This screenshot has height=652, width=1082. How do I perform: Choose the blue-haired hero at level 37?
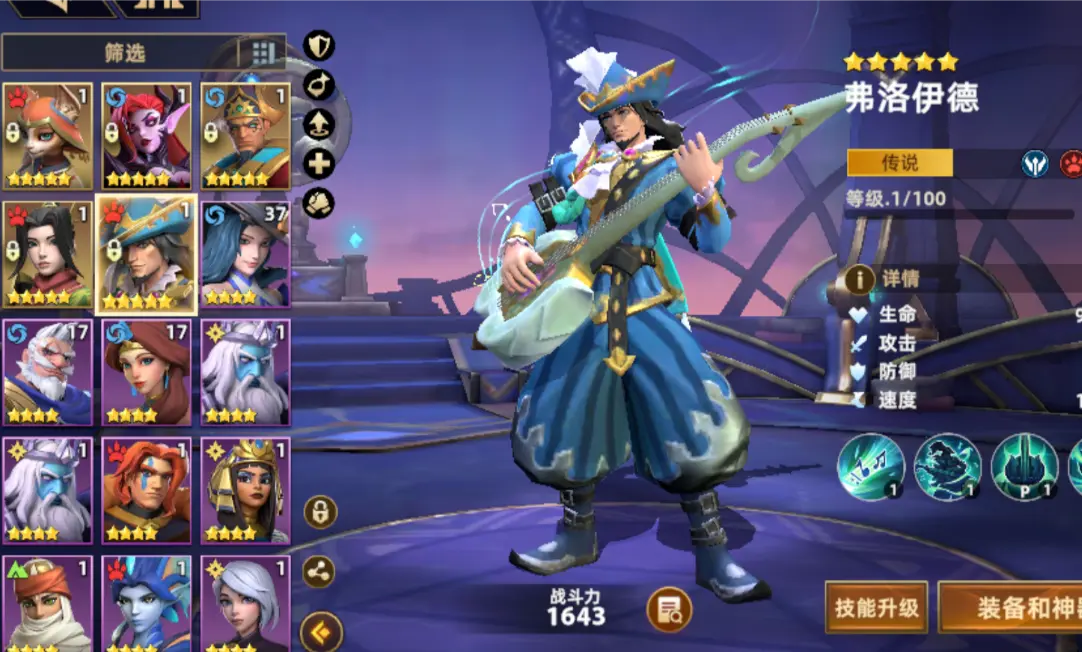click(245, 254)
